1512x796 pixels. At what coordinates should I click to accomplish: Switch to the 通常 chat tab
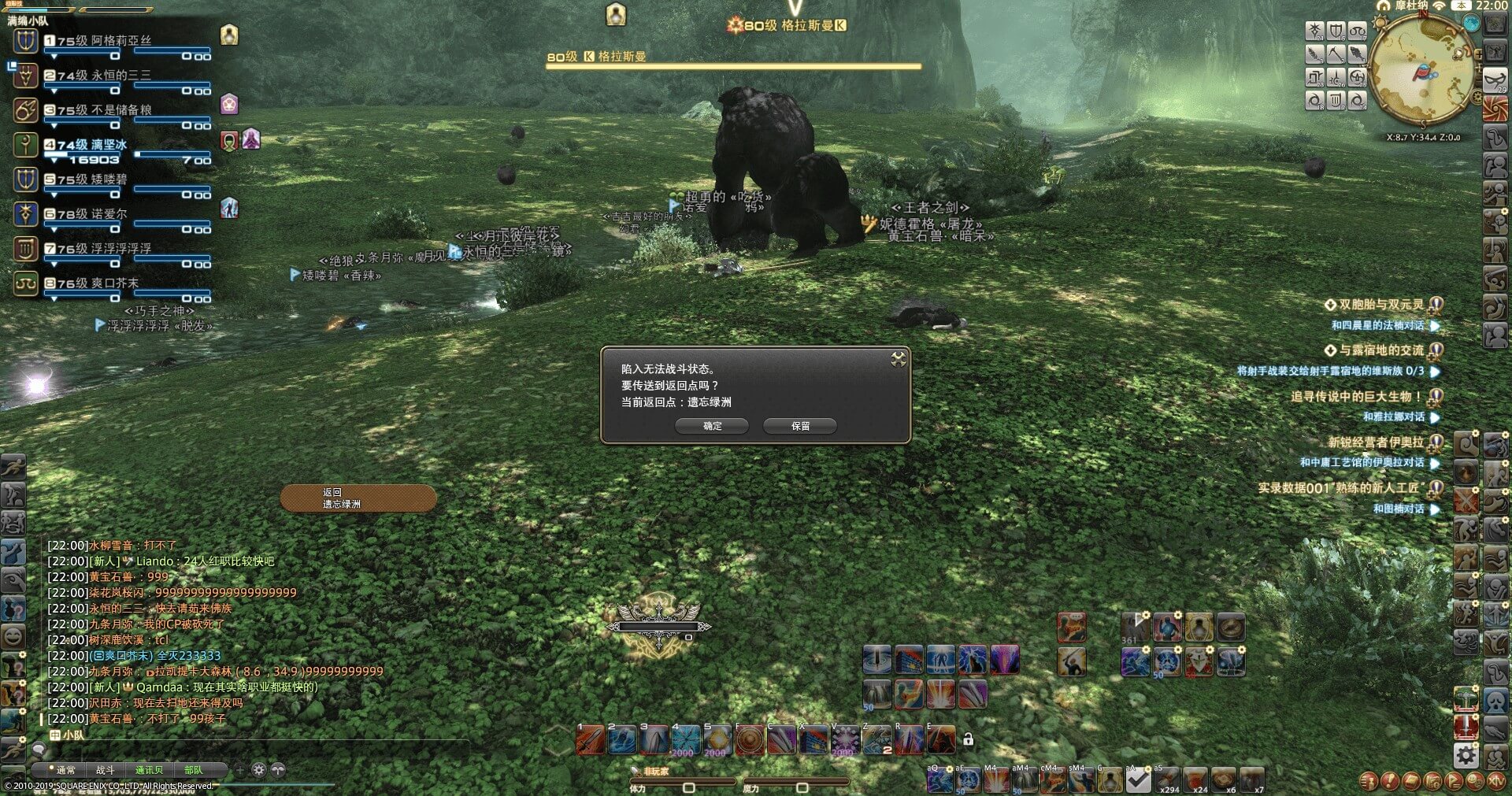(65, 770)
